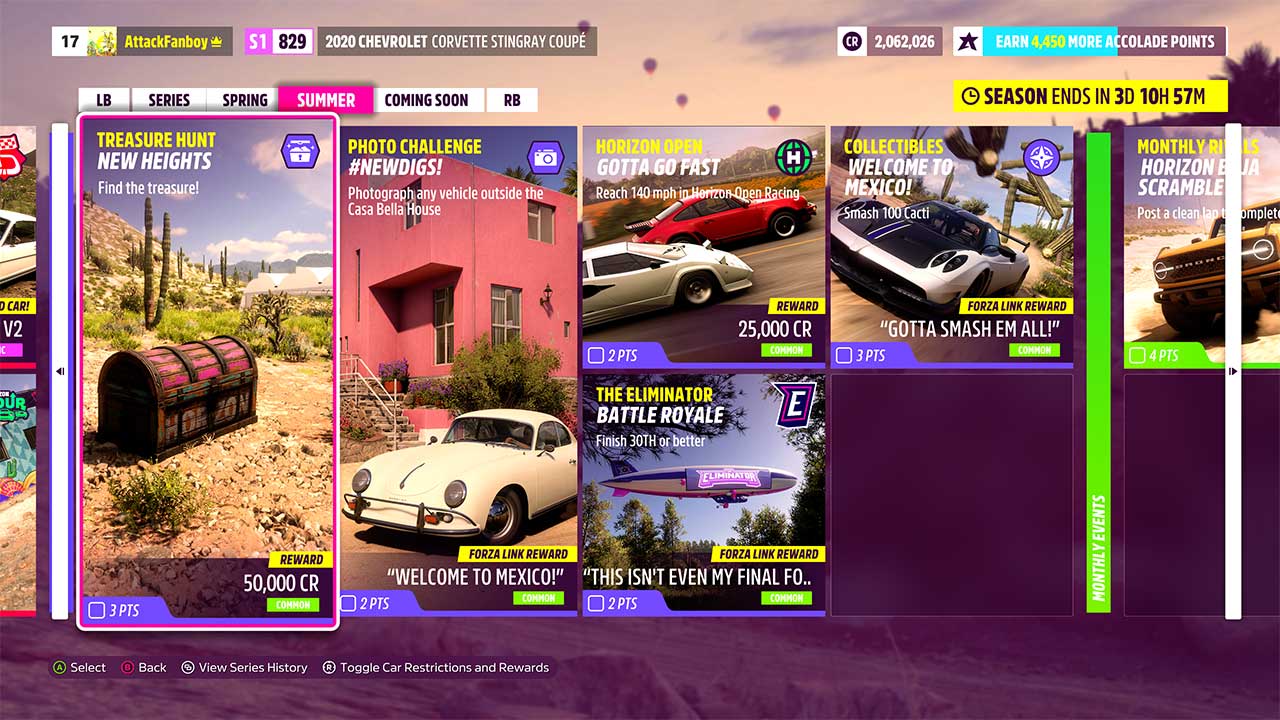1280x720 pixels.
Task: Click Toggle Car Restrictions and Rewards
Action: point(435,667)
